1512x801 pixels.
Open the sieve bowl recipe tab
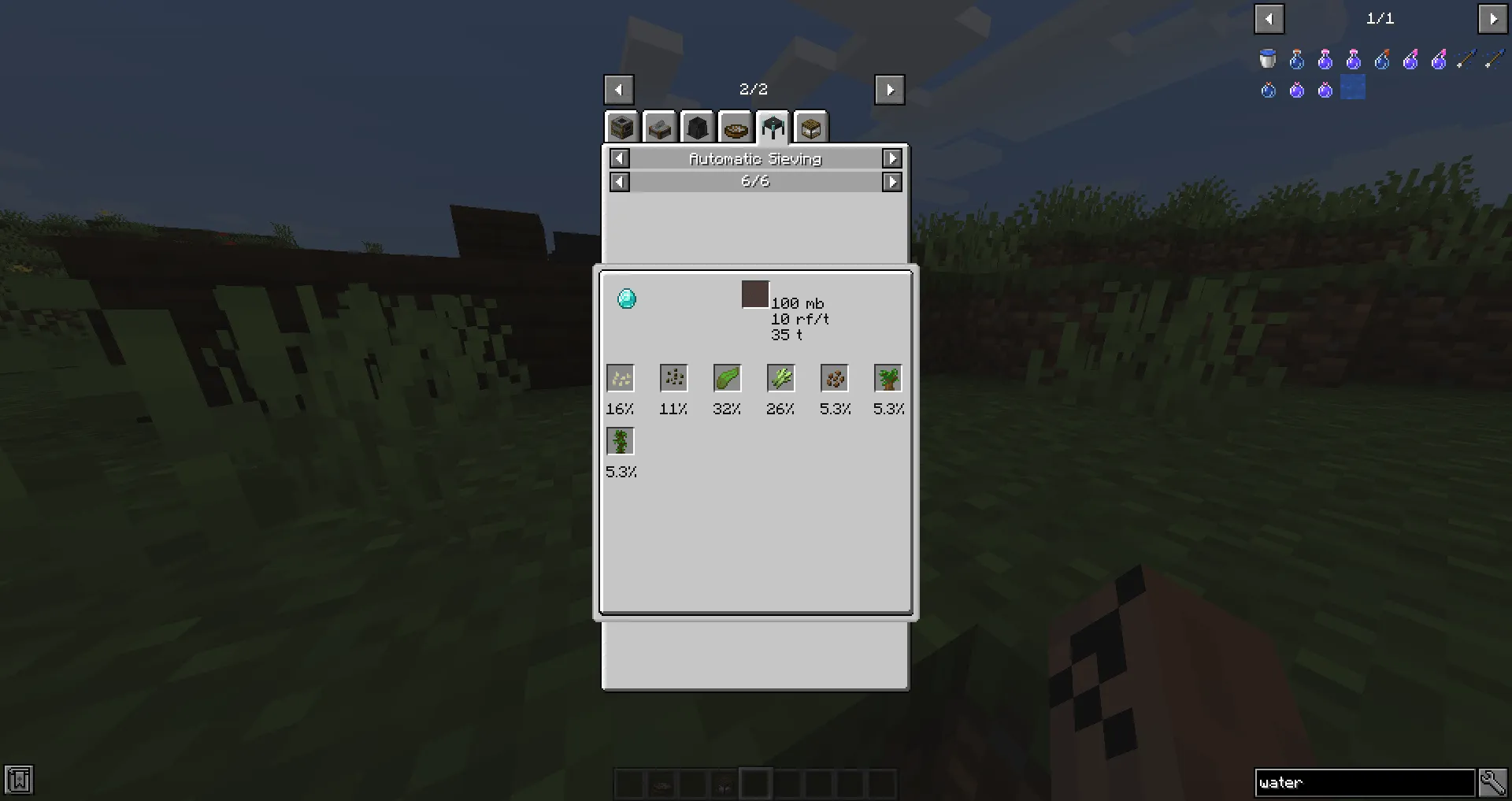736,126
